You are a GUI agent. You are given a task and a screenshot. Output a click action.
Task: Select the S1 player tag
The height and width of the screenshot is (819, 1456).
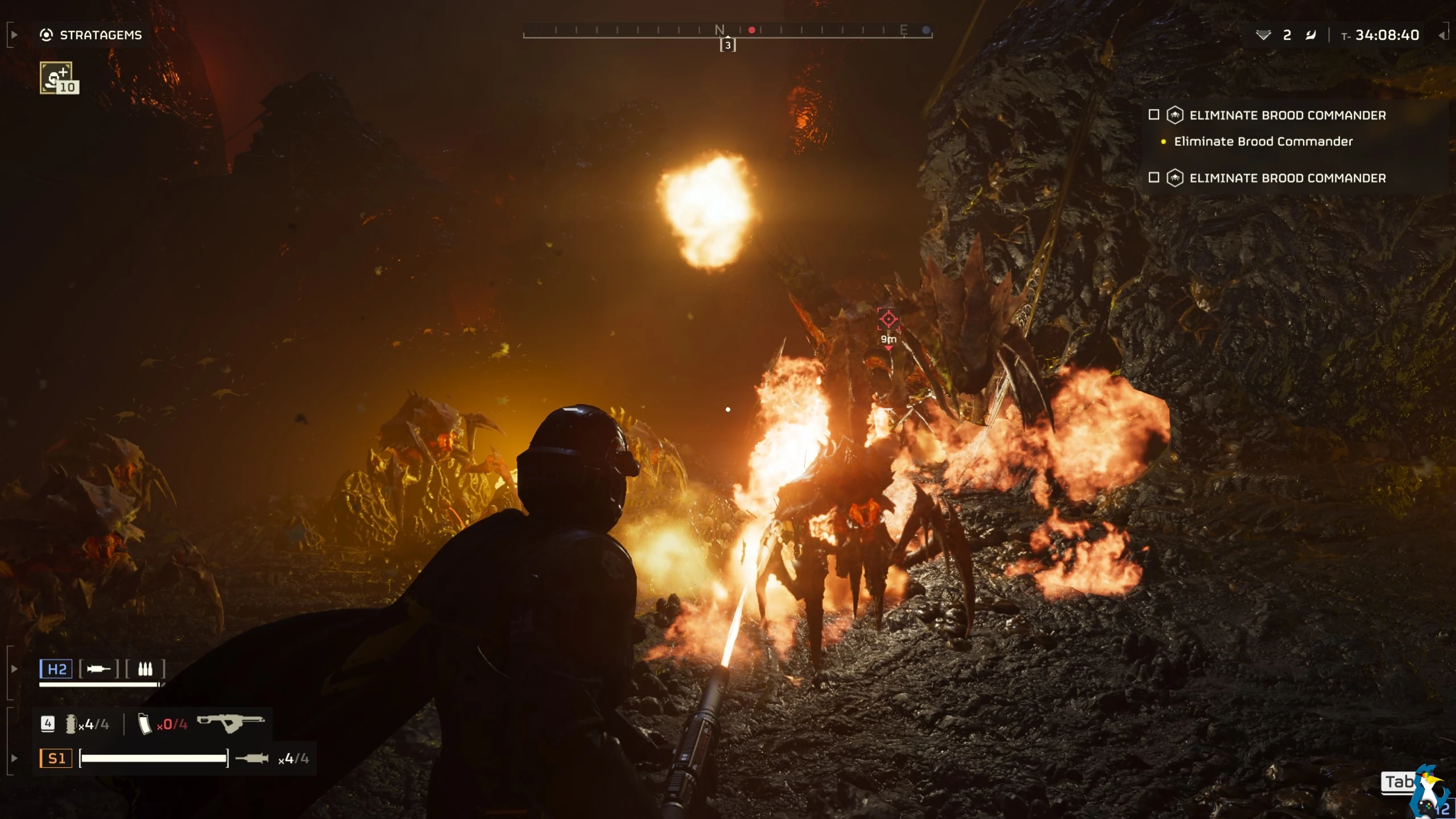pos(56,758)
